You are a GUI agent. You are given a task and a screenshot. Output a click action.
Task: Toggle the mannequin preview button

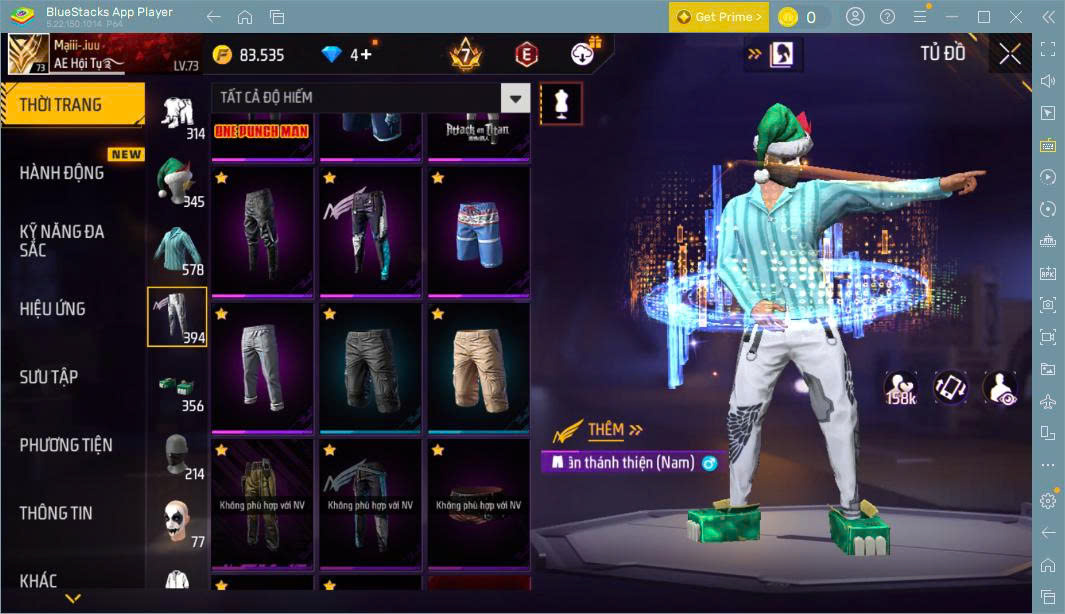[561, 103]
